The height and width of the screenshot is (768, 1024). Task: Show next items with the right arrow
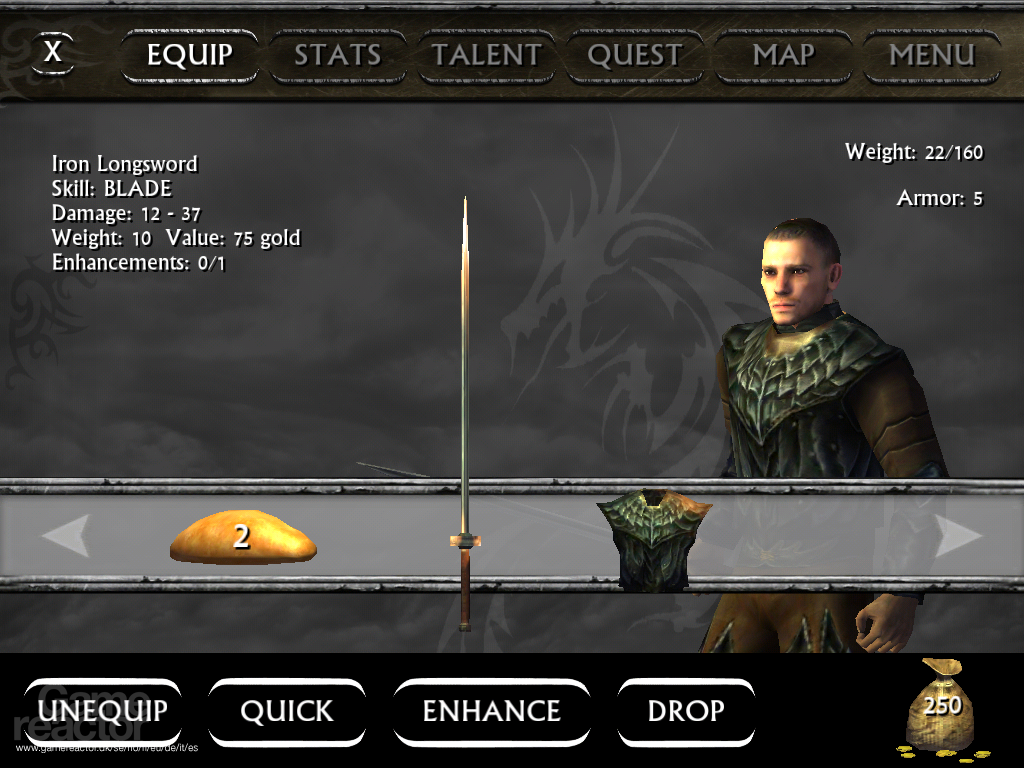(958, 537)
